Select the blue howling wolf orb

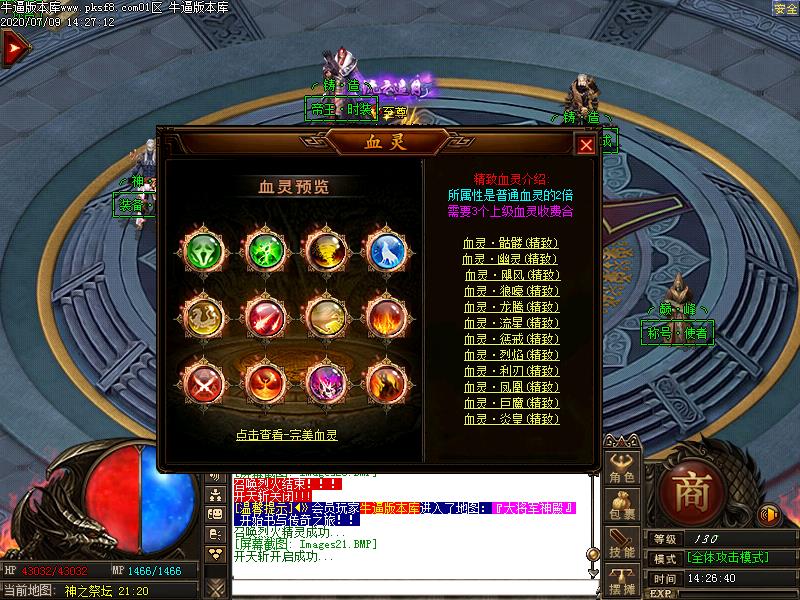pos(386,249)
